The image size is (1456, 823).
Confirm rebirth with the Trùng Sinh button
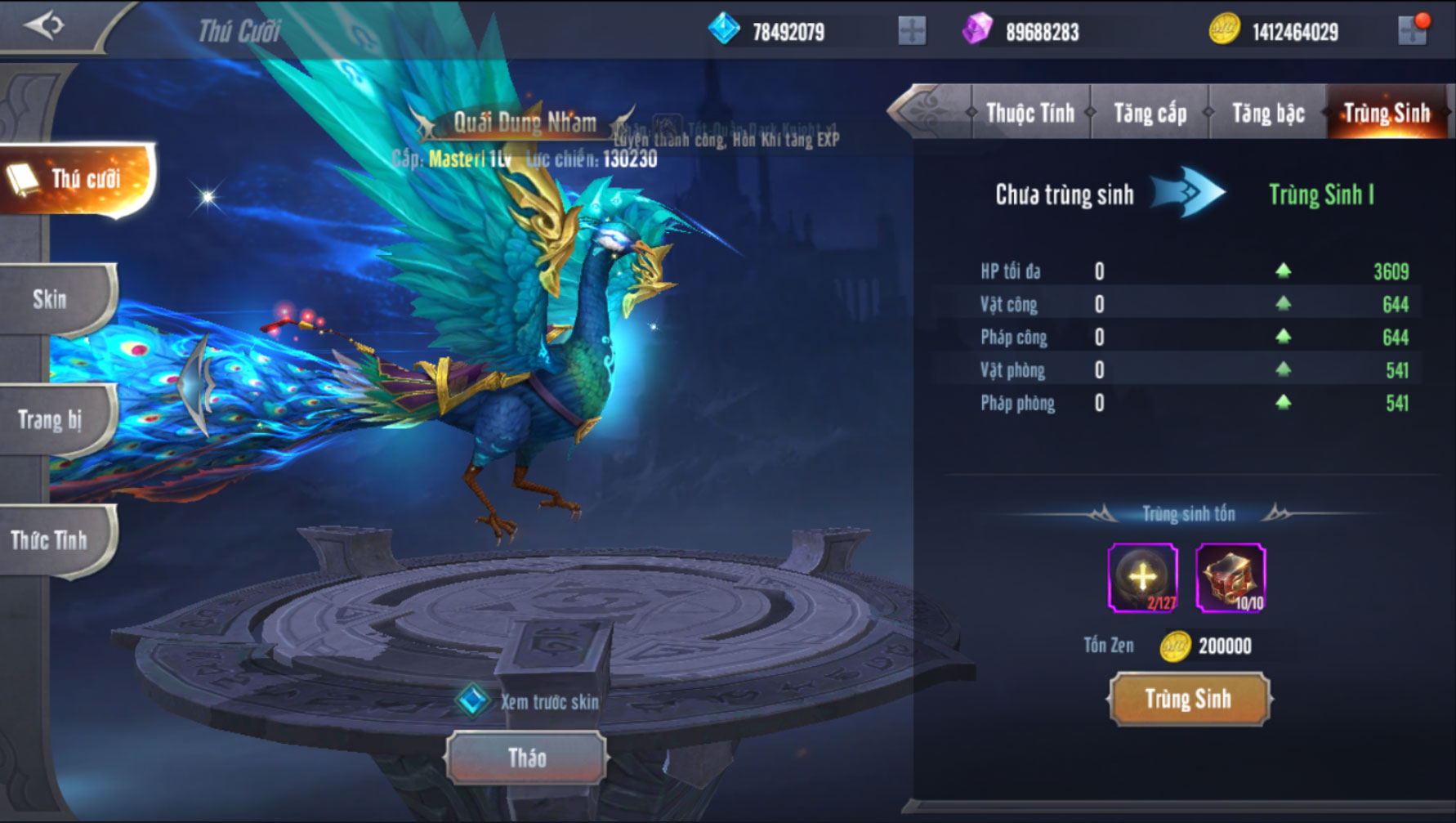point(1188,699)
